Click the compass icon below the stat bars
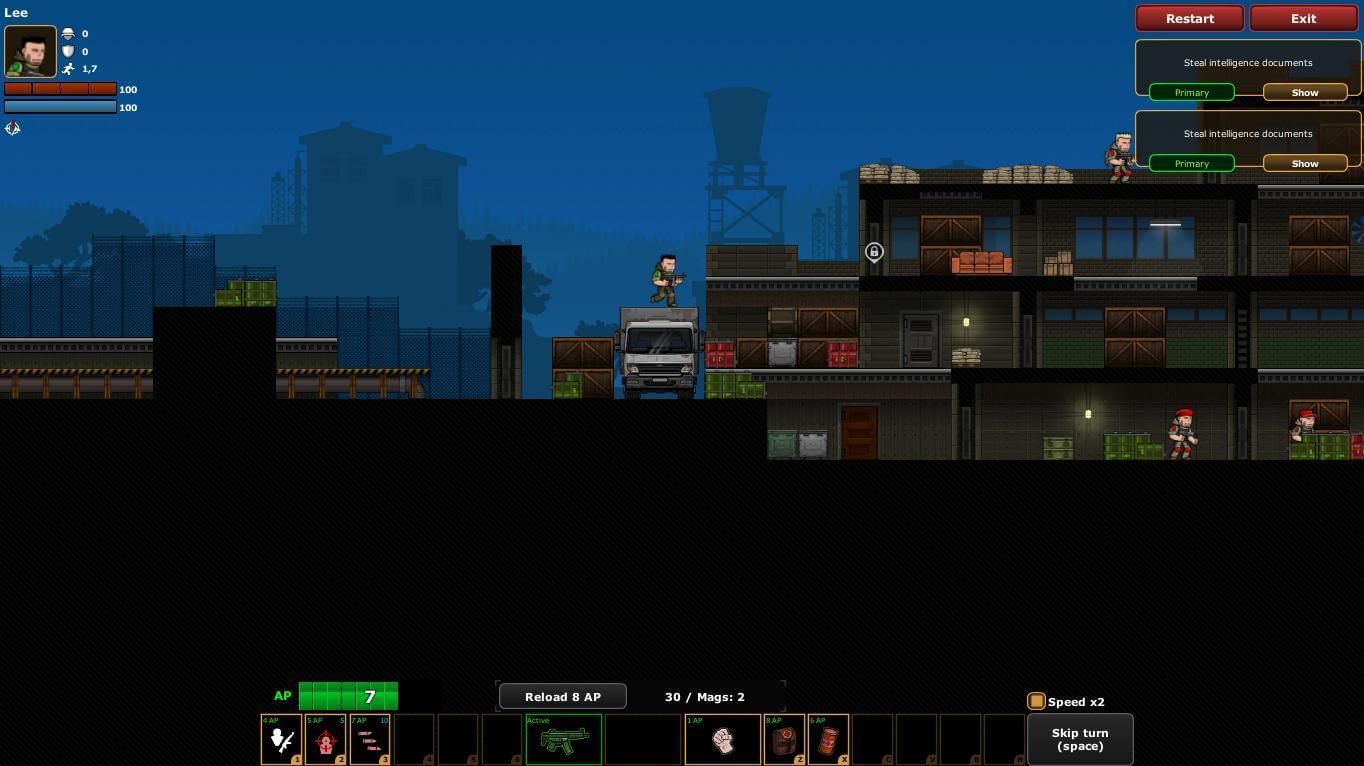This screenshot has width=1364, height=766. 13,128
